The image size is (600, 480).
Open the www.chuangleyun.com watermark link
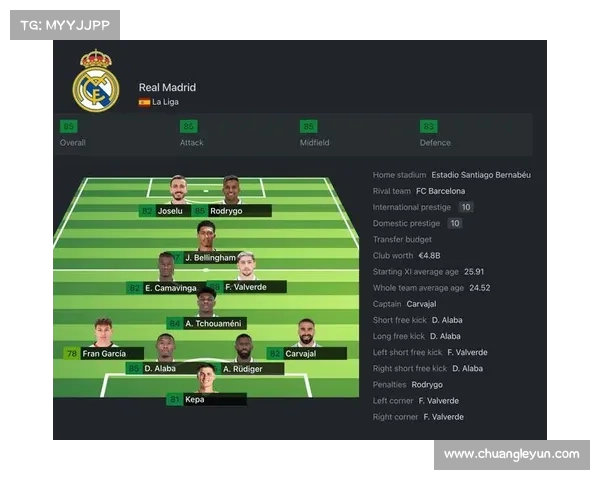511,454
